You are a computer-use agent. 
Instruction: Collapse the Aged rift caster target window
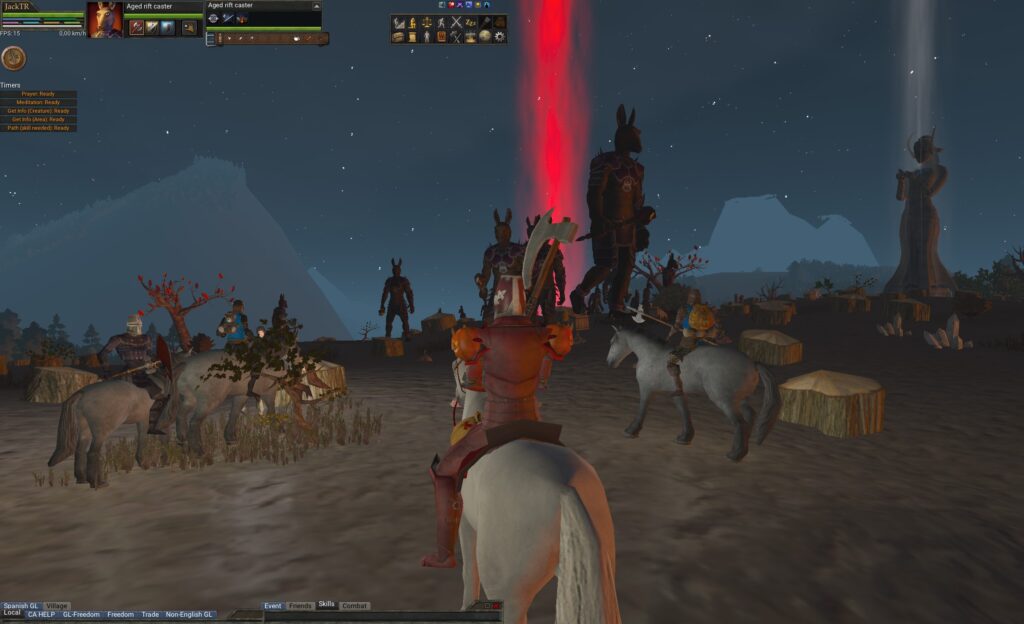pyautogui.click(x=316, y=6)
